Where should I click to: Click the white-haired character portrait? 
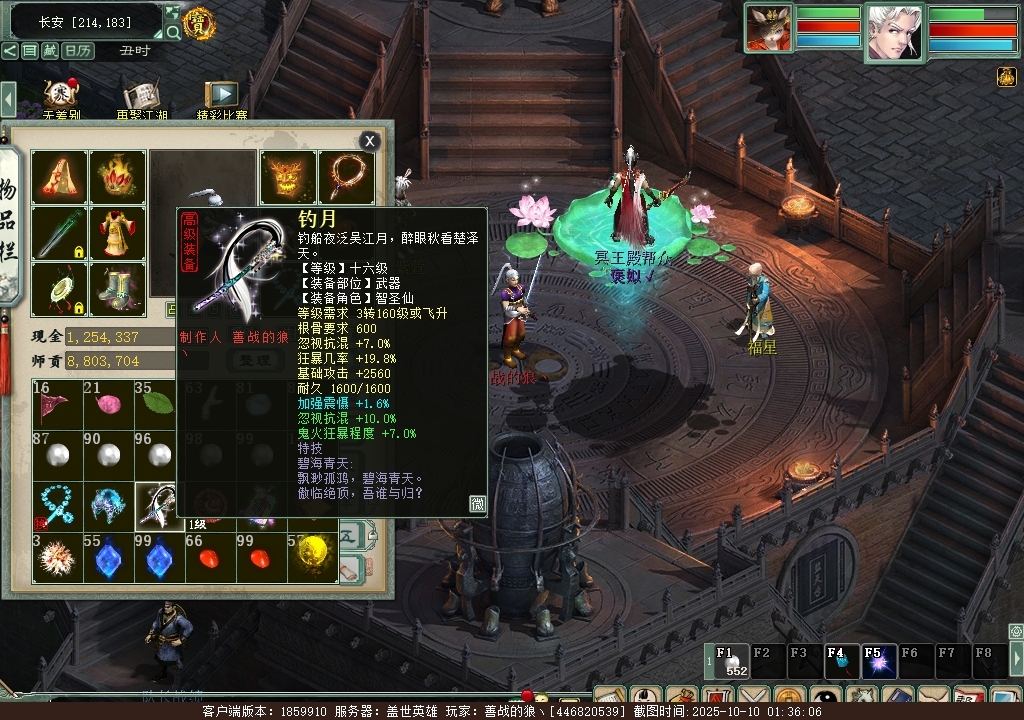point(894,32)
